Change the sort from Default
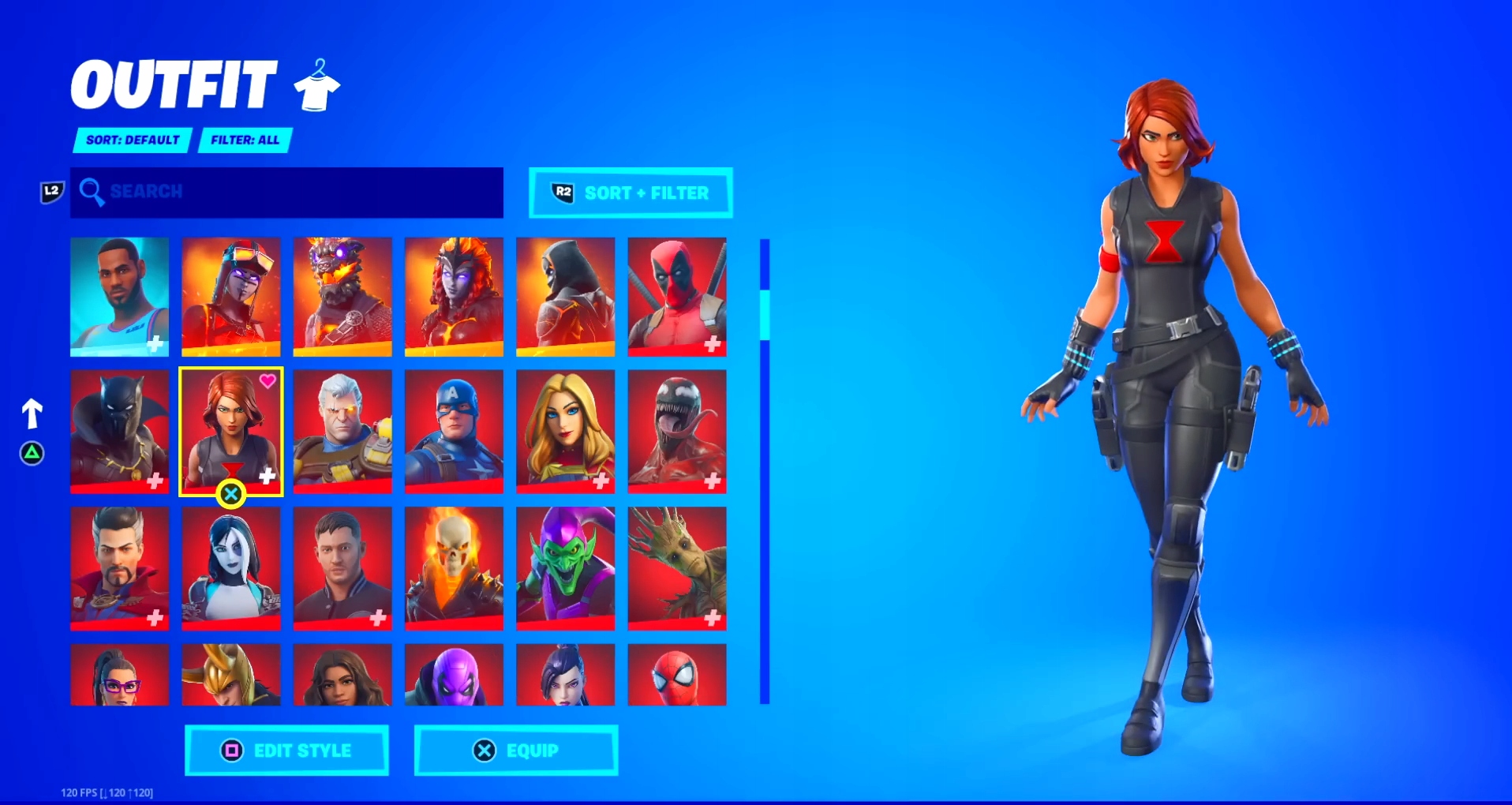Screen dimensions: 1512x805 pyautogui.click(x=131, y=140)
